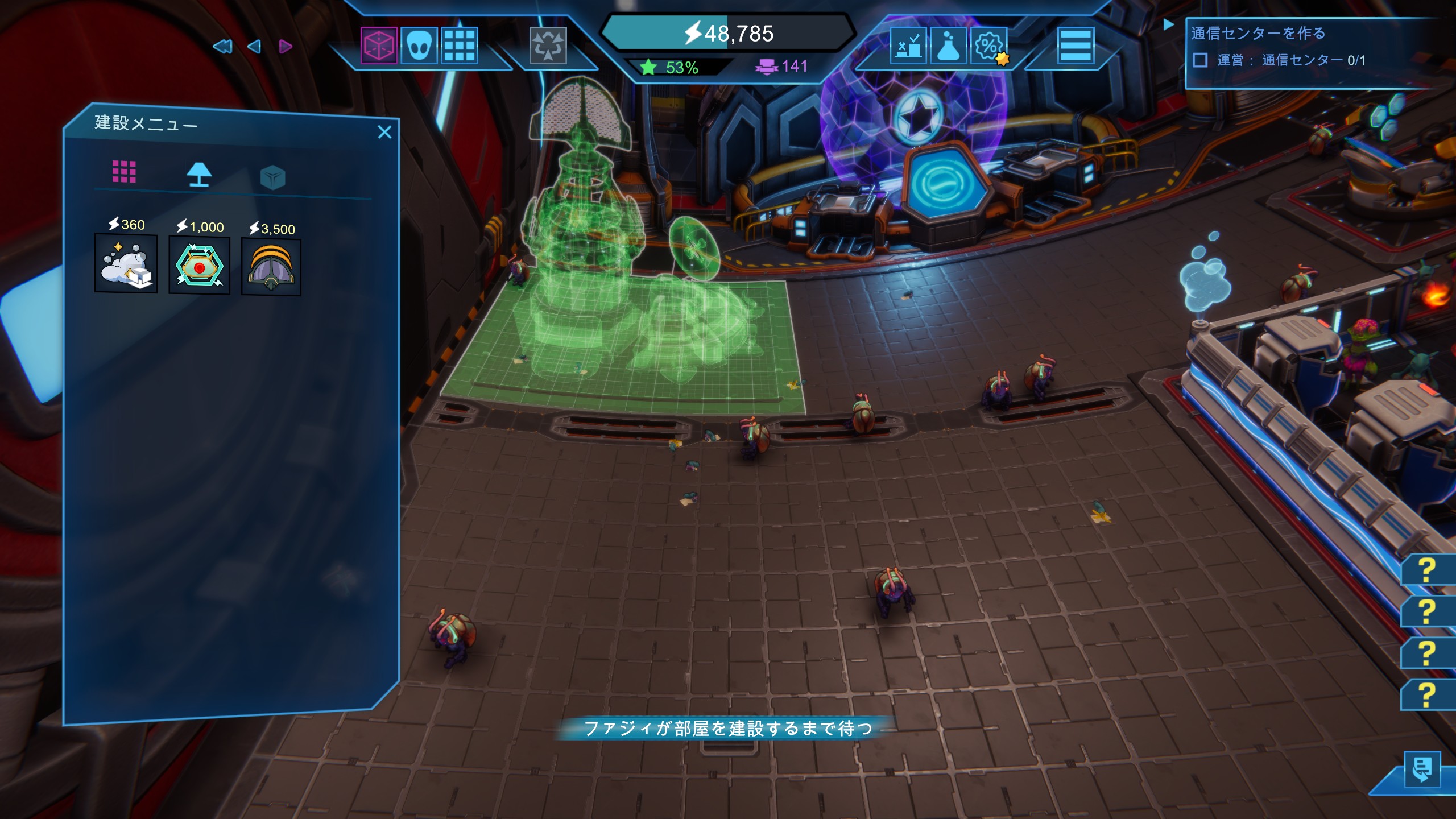Open the percent gear menu
1456x819 pixels.
tap(989, 45)
